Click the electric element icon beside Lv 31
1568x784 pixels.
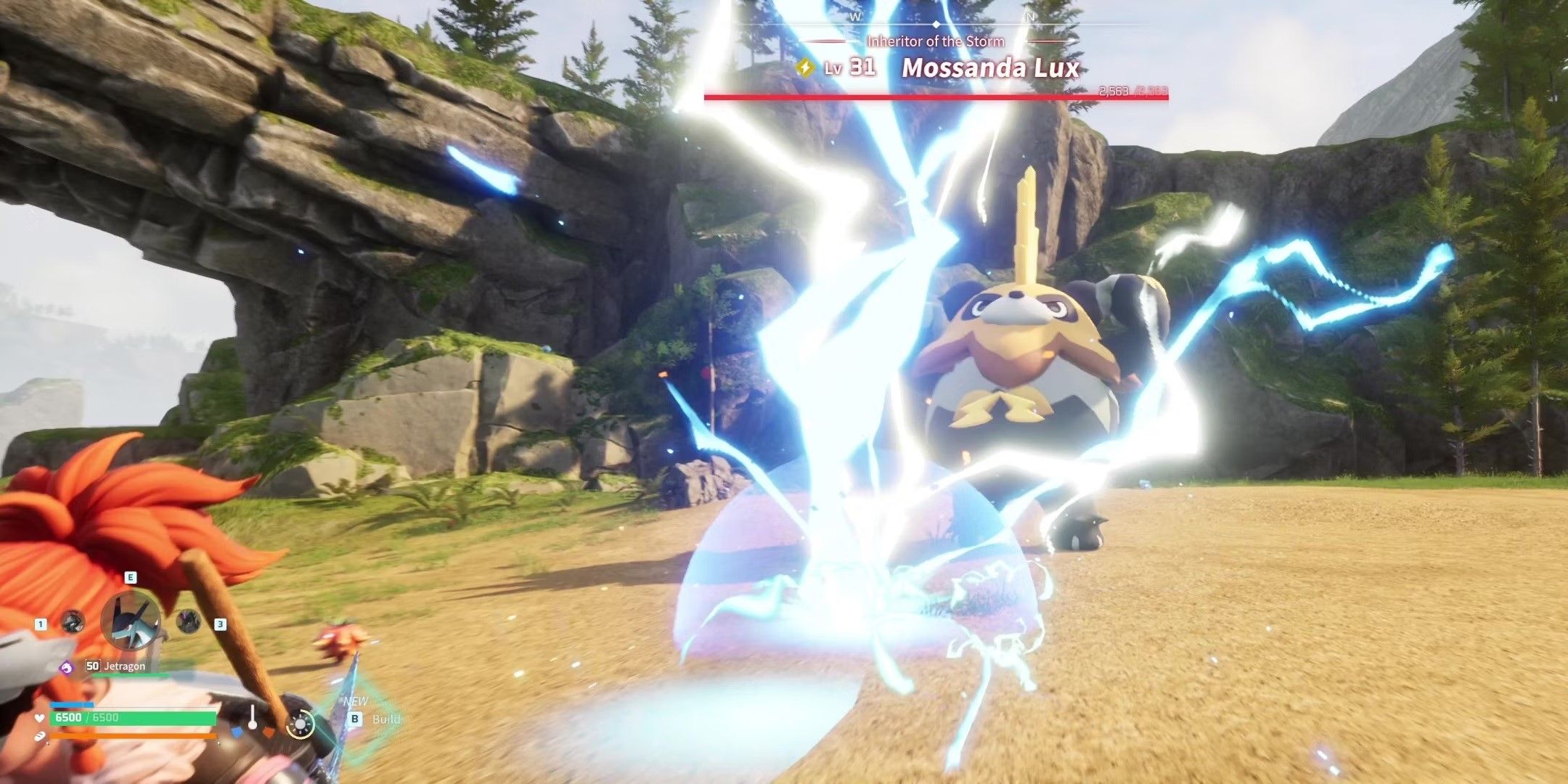click(x=804, y=68)
